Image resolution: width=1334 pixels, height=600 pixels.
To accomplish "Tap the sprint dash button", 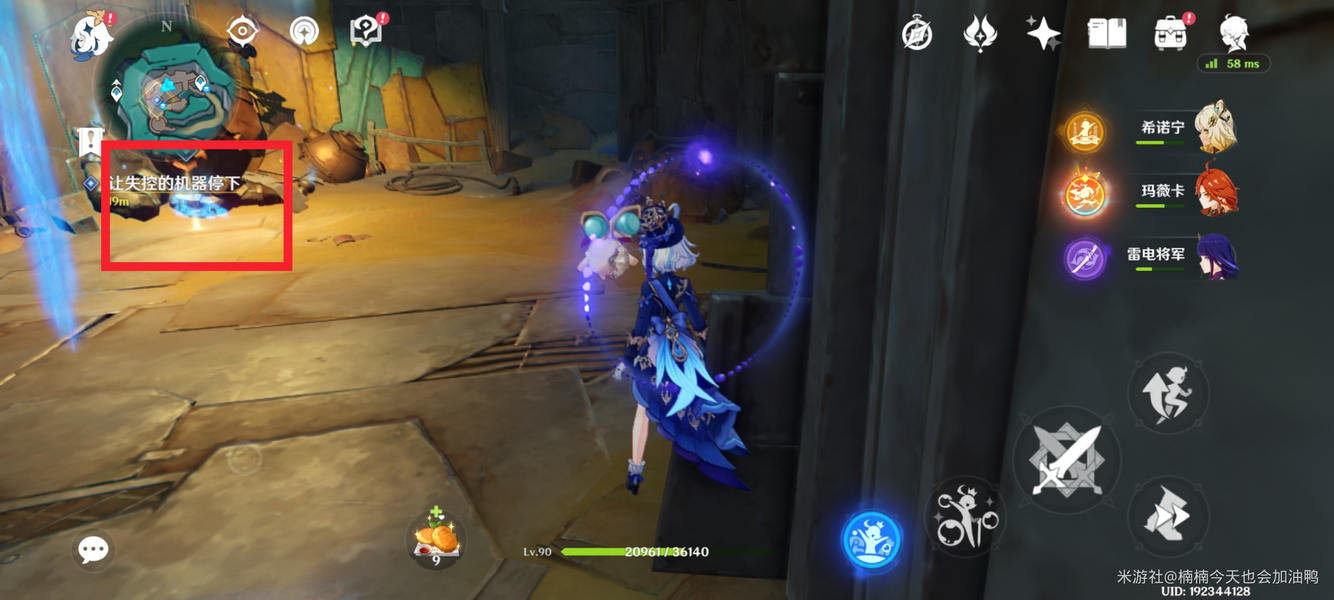I will click(1168, 516).
